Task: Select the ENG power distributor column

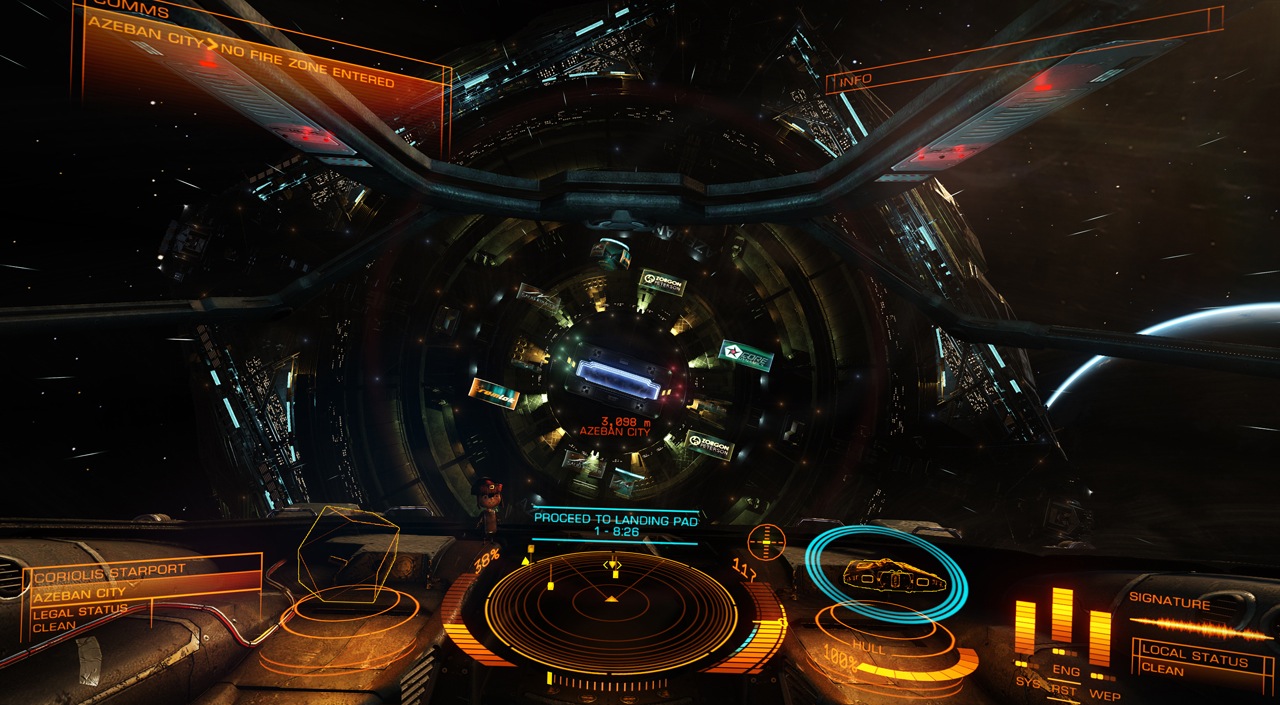Action: 1062,625
